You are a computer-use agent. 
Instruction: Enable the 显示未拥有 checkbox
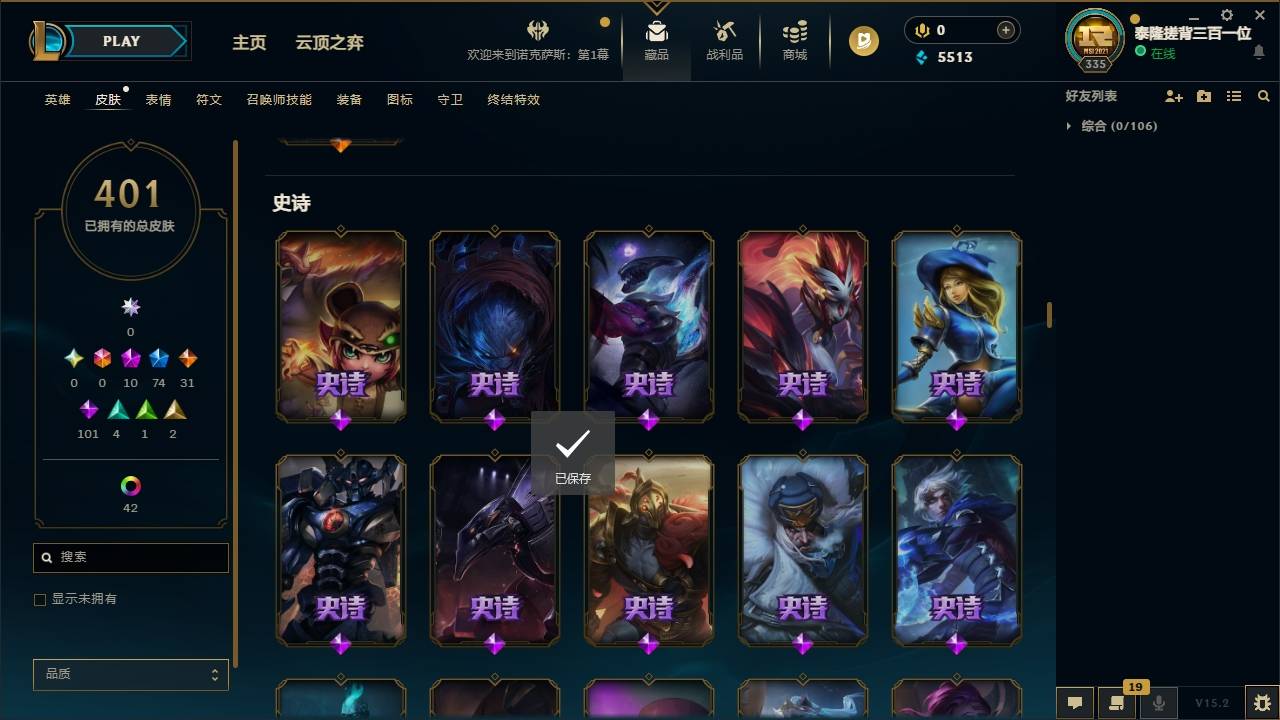point(39,599)
